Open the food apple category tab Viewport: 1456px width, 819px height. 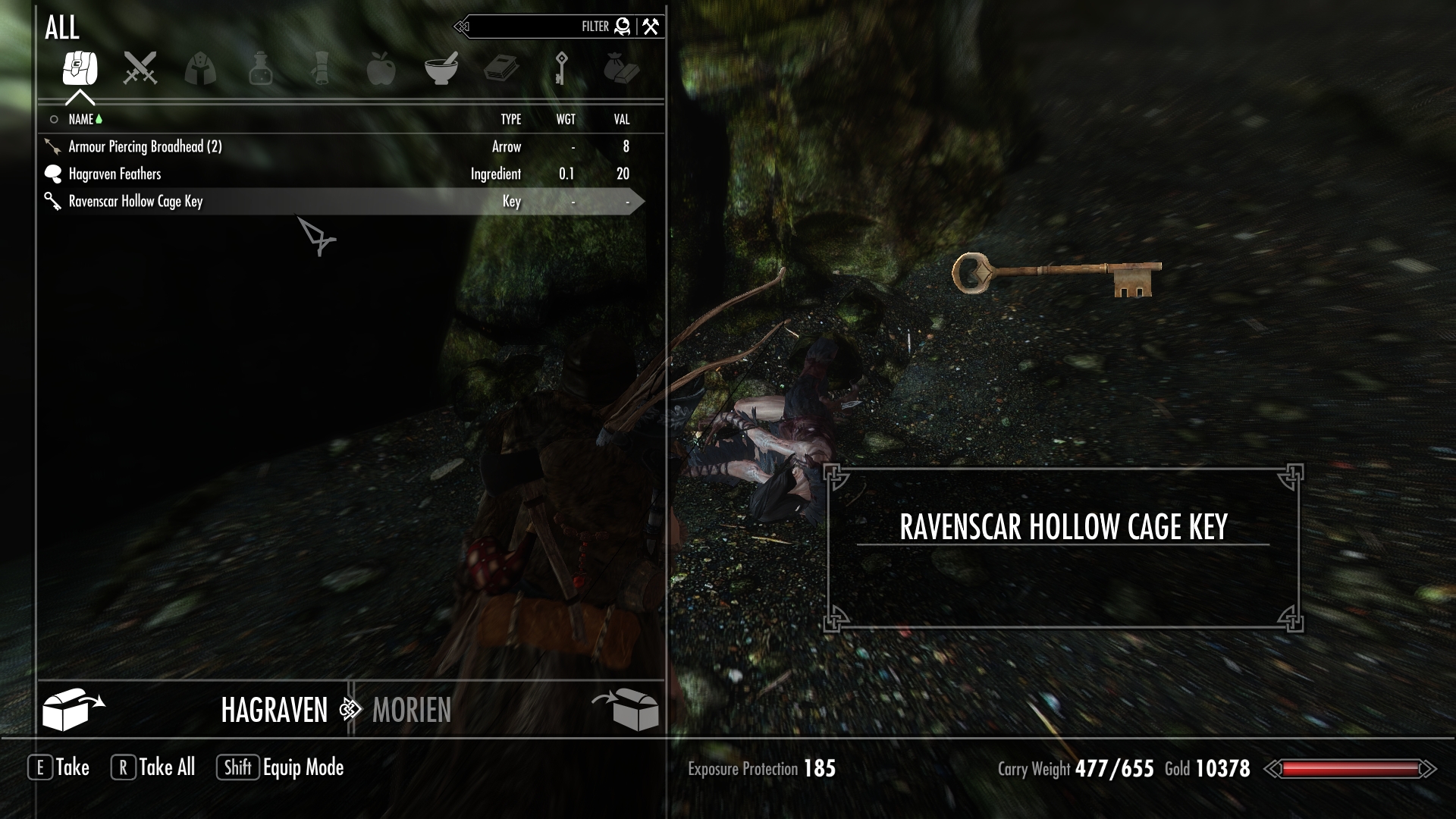pos(381,68)
